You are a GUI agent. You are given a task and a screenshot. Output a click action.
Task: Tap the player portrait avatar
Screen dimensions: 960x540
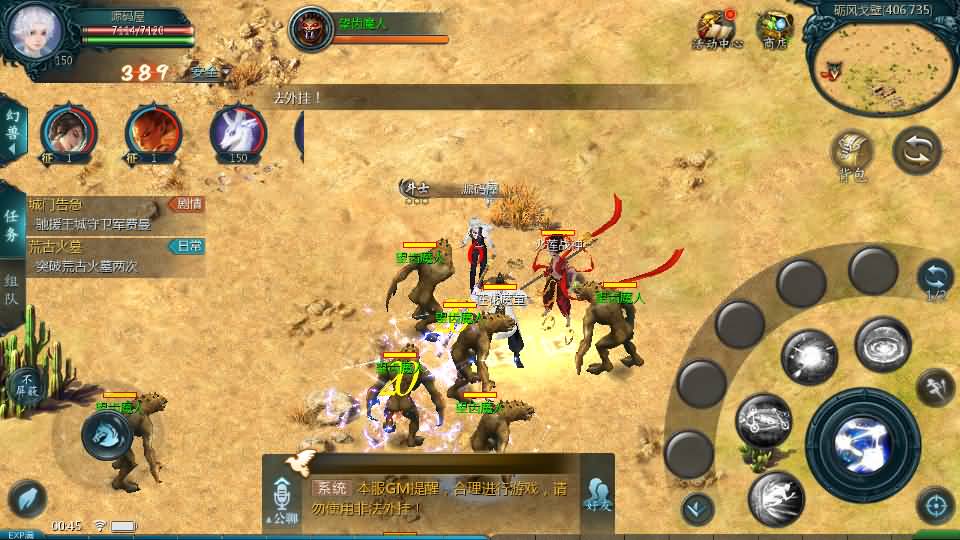(x=35, y=32)
